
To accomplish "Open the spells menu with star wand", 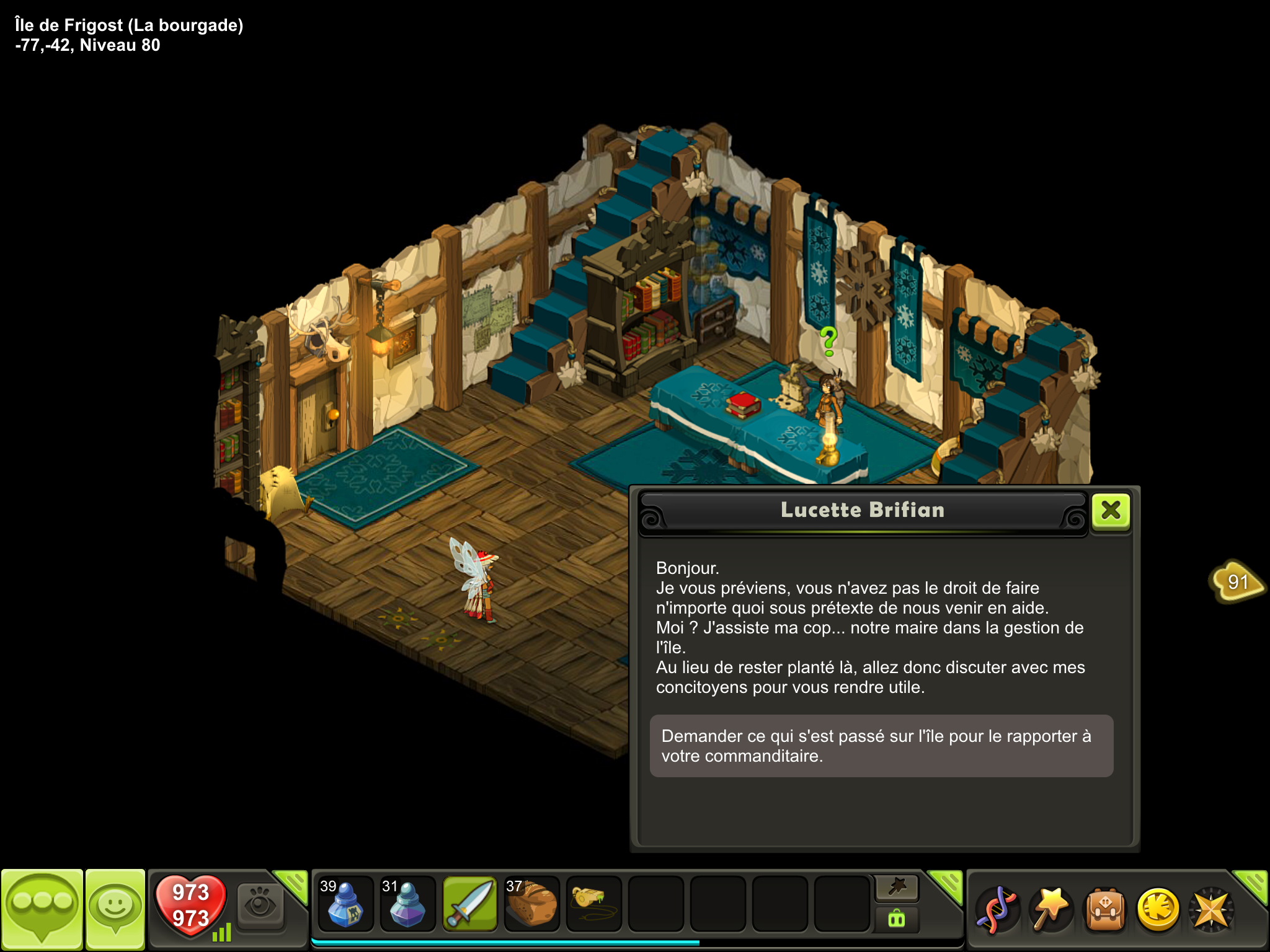I will [x=1050, y=909].
